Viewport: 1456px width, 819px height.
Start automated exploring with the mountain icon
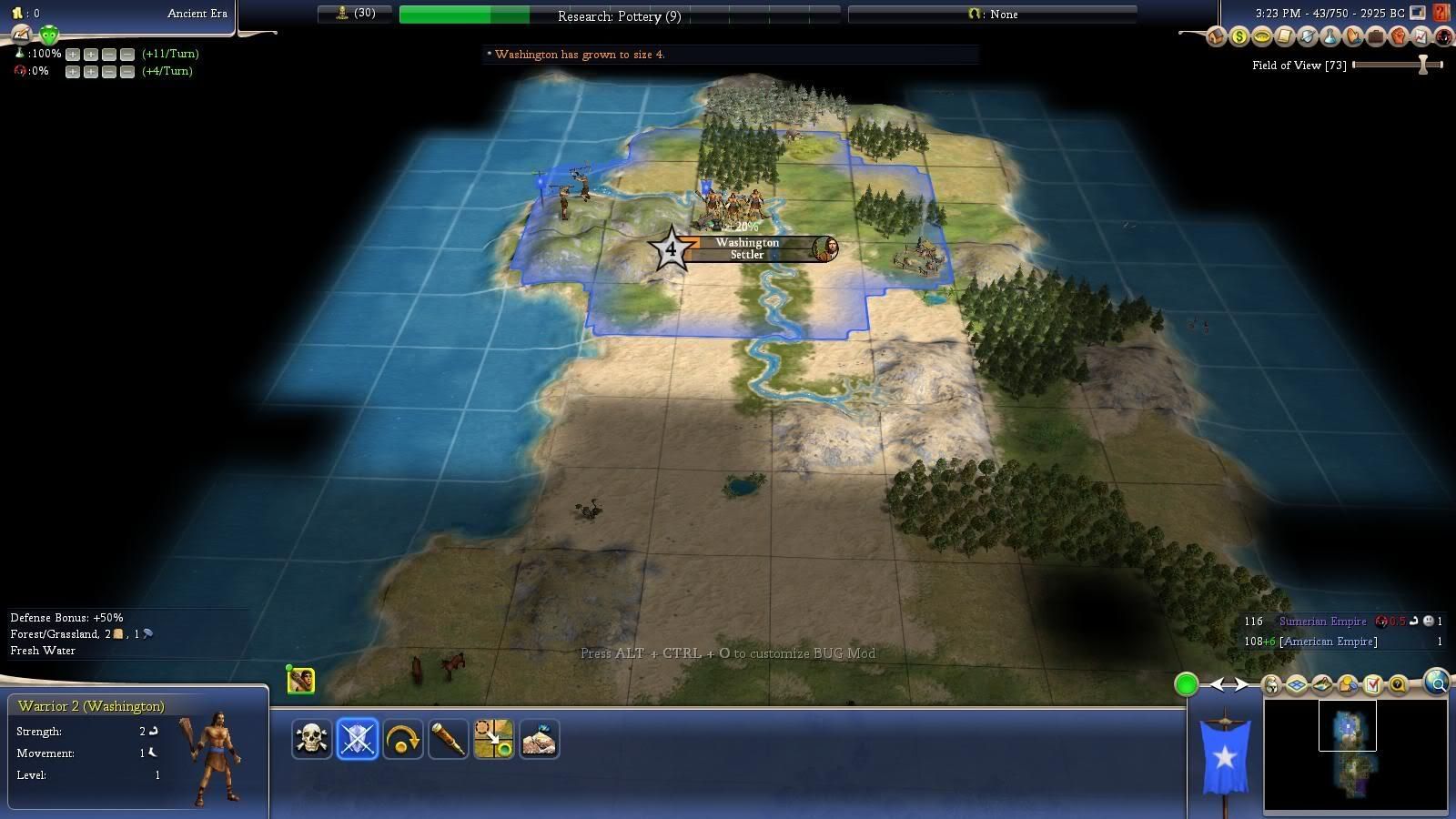pyautogui.click(x=539, y=739)
